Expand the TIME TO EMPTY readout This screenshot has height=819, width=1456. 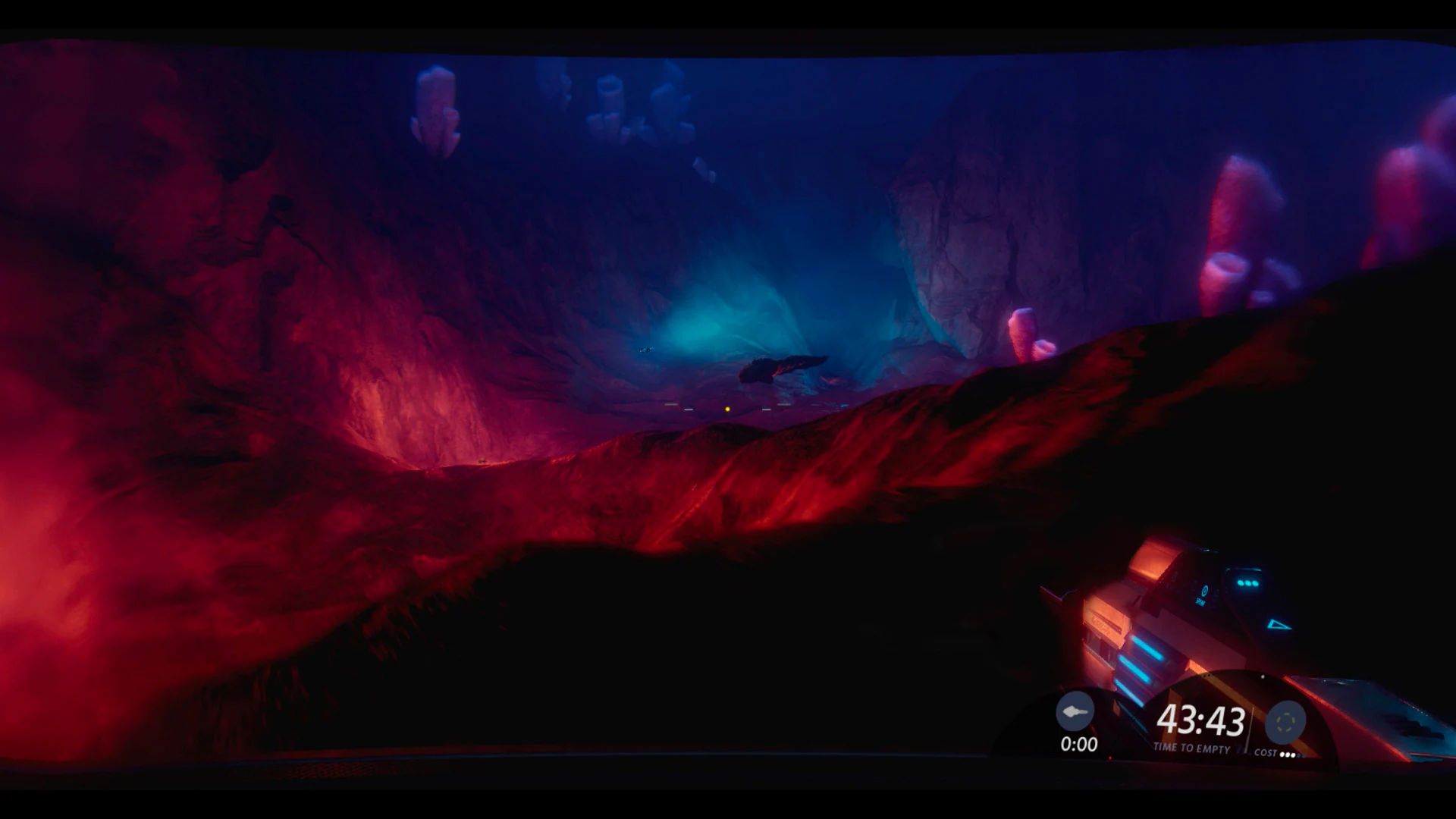pos(1192,748)
